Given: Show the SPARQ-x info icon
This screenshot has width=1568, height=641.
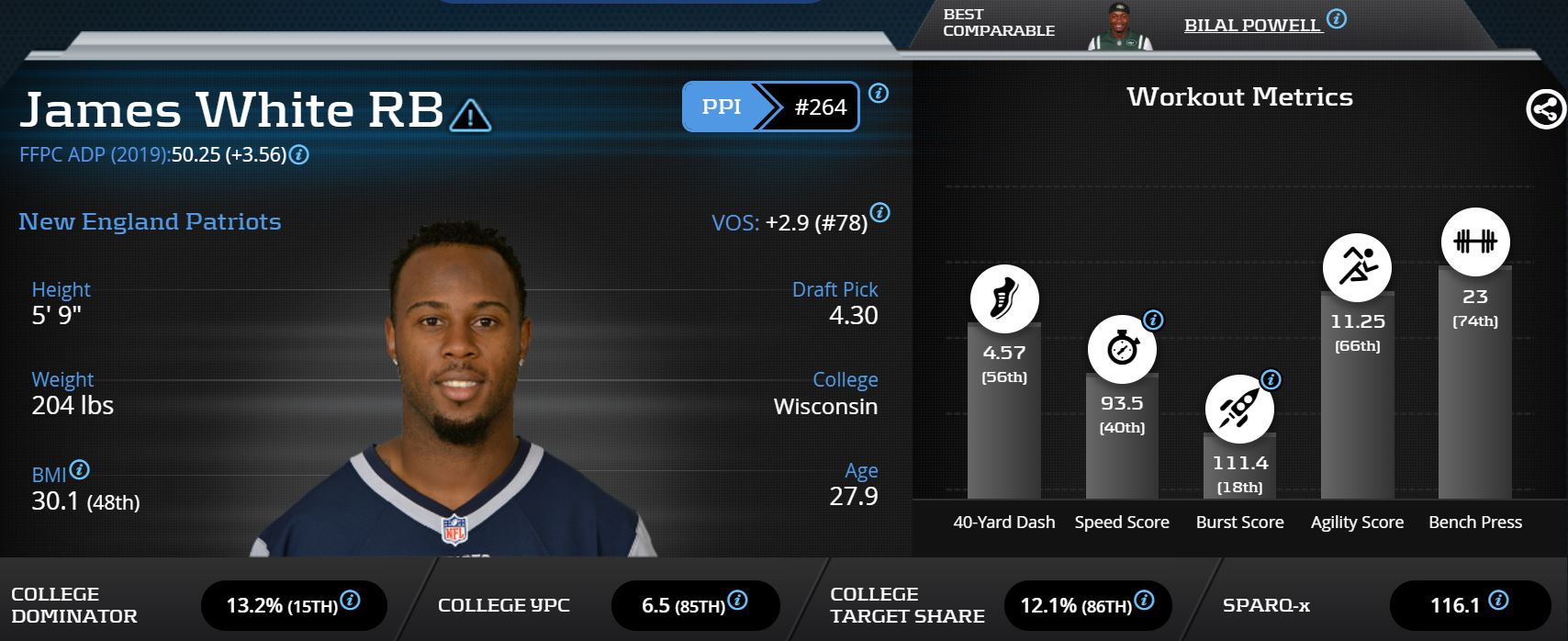Looking at the screenshot, I should coord(1498,601).
